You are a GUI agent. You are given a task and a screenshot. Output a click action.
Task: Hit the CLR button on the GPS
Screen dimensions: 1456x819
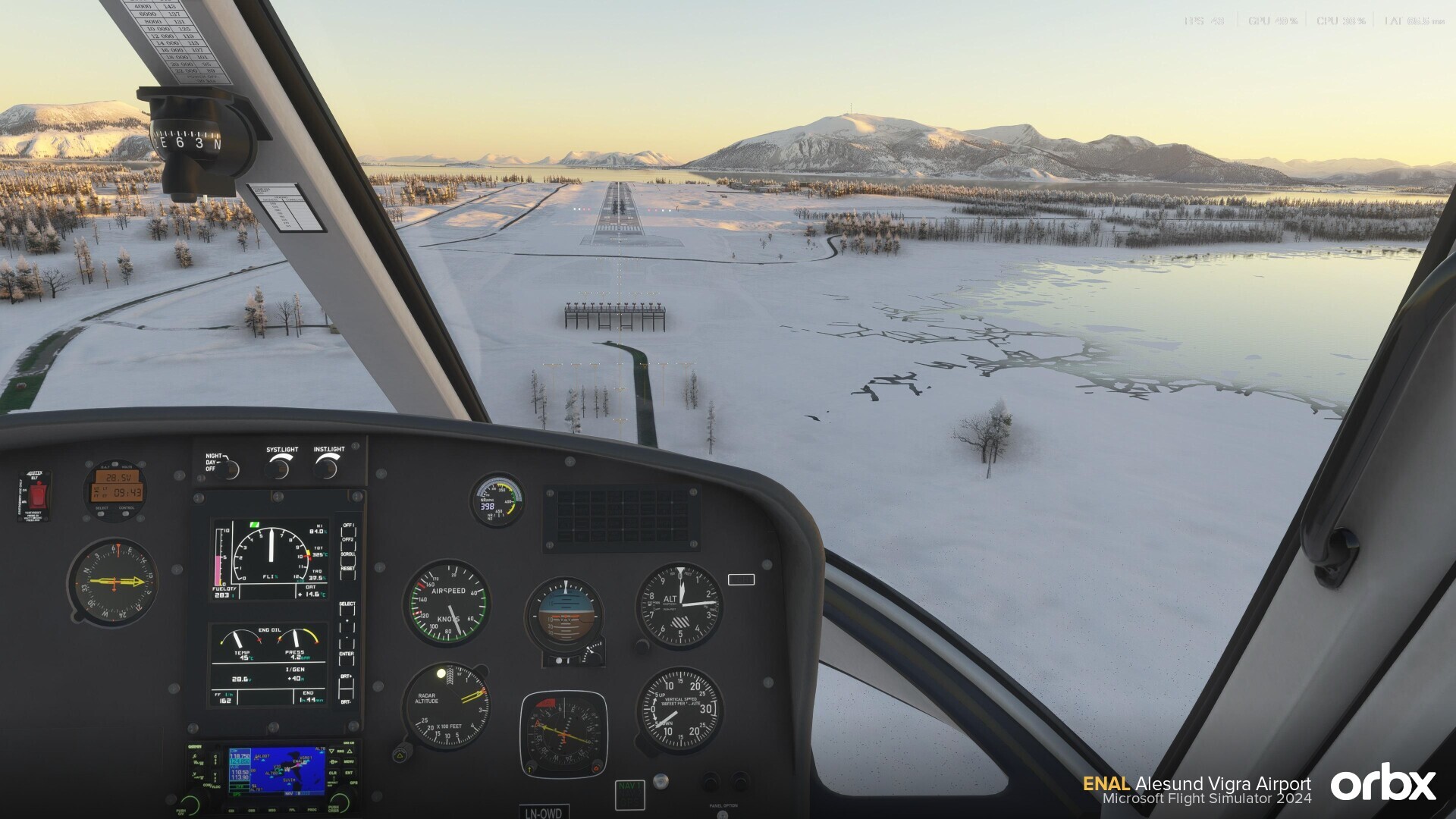click(333, 773)
